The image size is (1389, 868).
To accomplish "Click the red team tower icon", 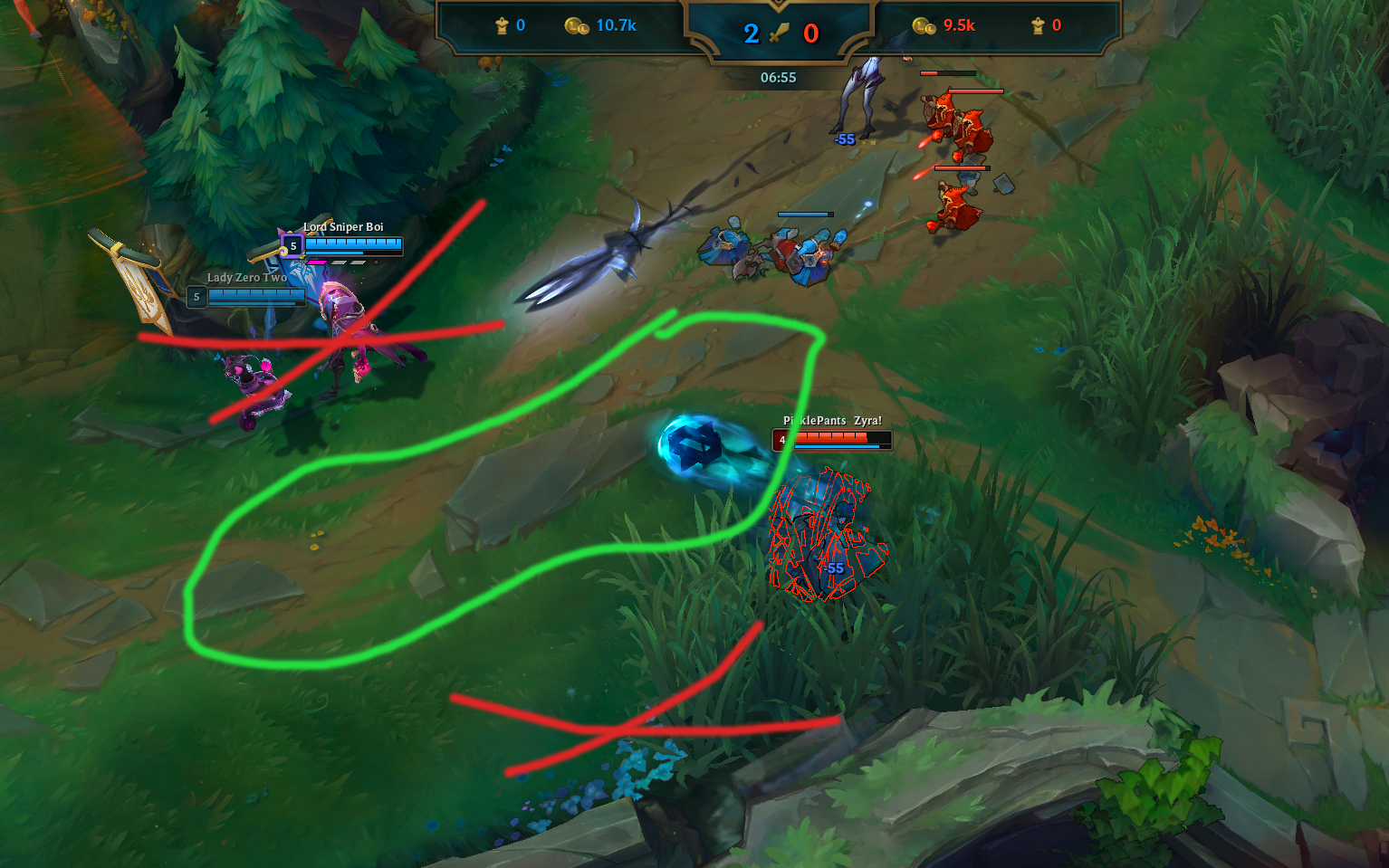I will (x=1037, y=25).
